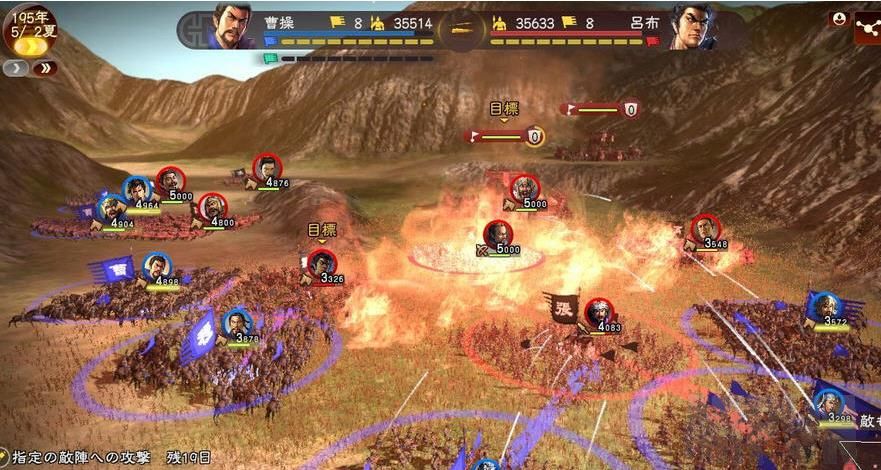Screen dimensions: 881x470
Task: Select the allied unit with 4964 troops
Action: (138, 190)
